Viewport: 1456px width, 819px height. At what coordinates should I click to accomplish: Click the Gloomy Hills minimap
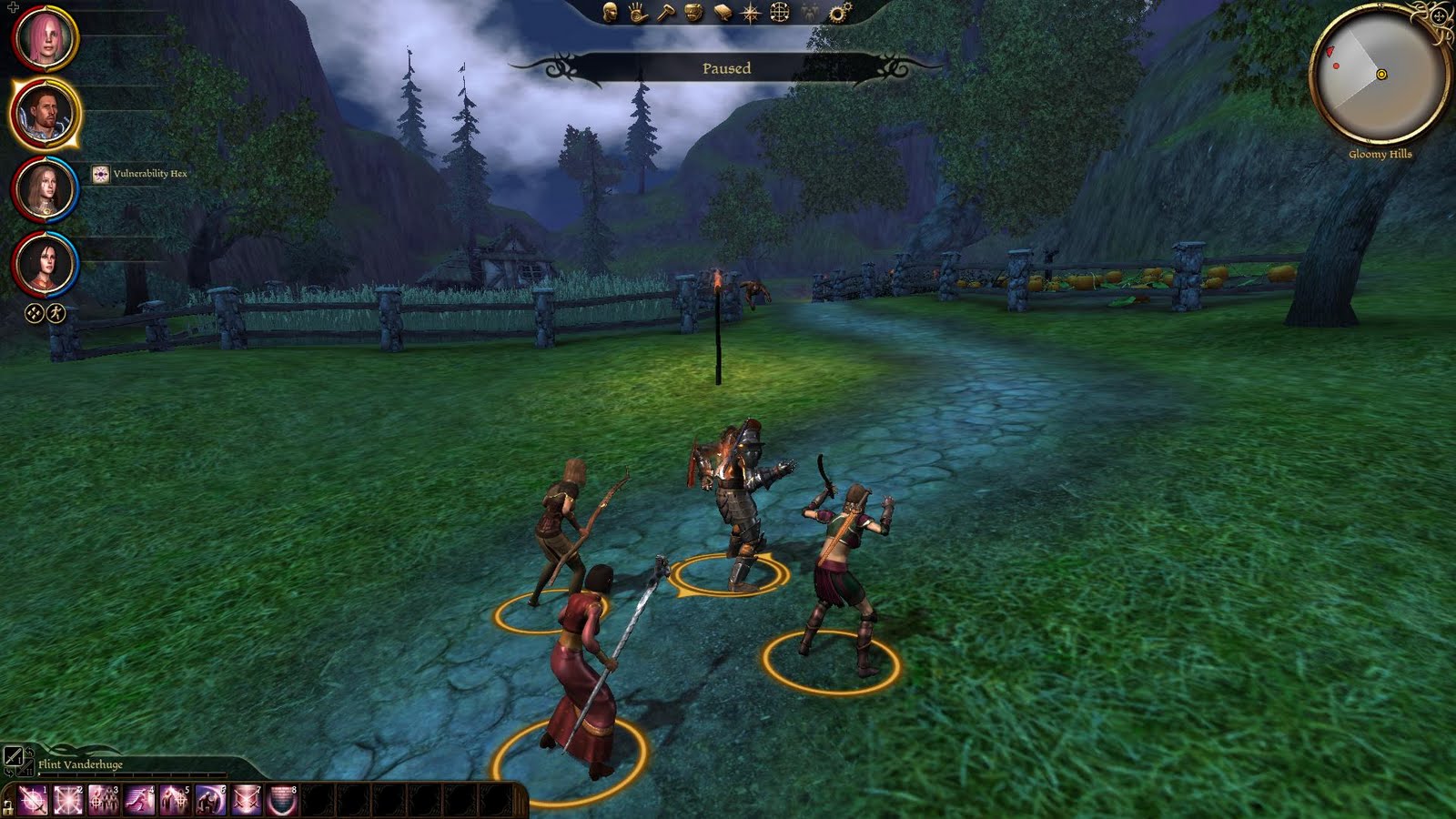coord(1380,73)
